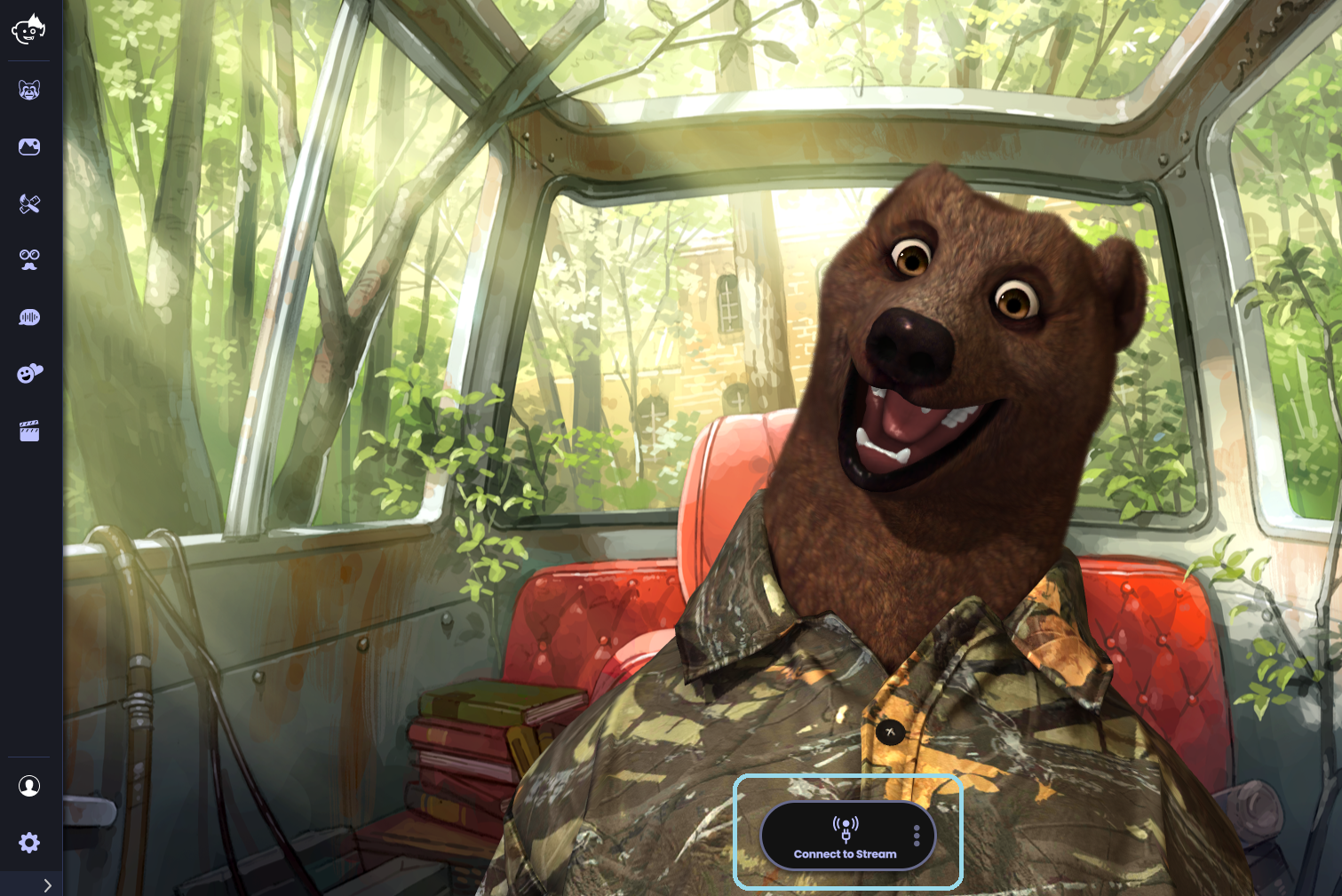Open the three-dot stream options menu
This screenshot has width=1342, height=896.
click(917, 836)
